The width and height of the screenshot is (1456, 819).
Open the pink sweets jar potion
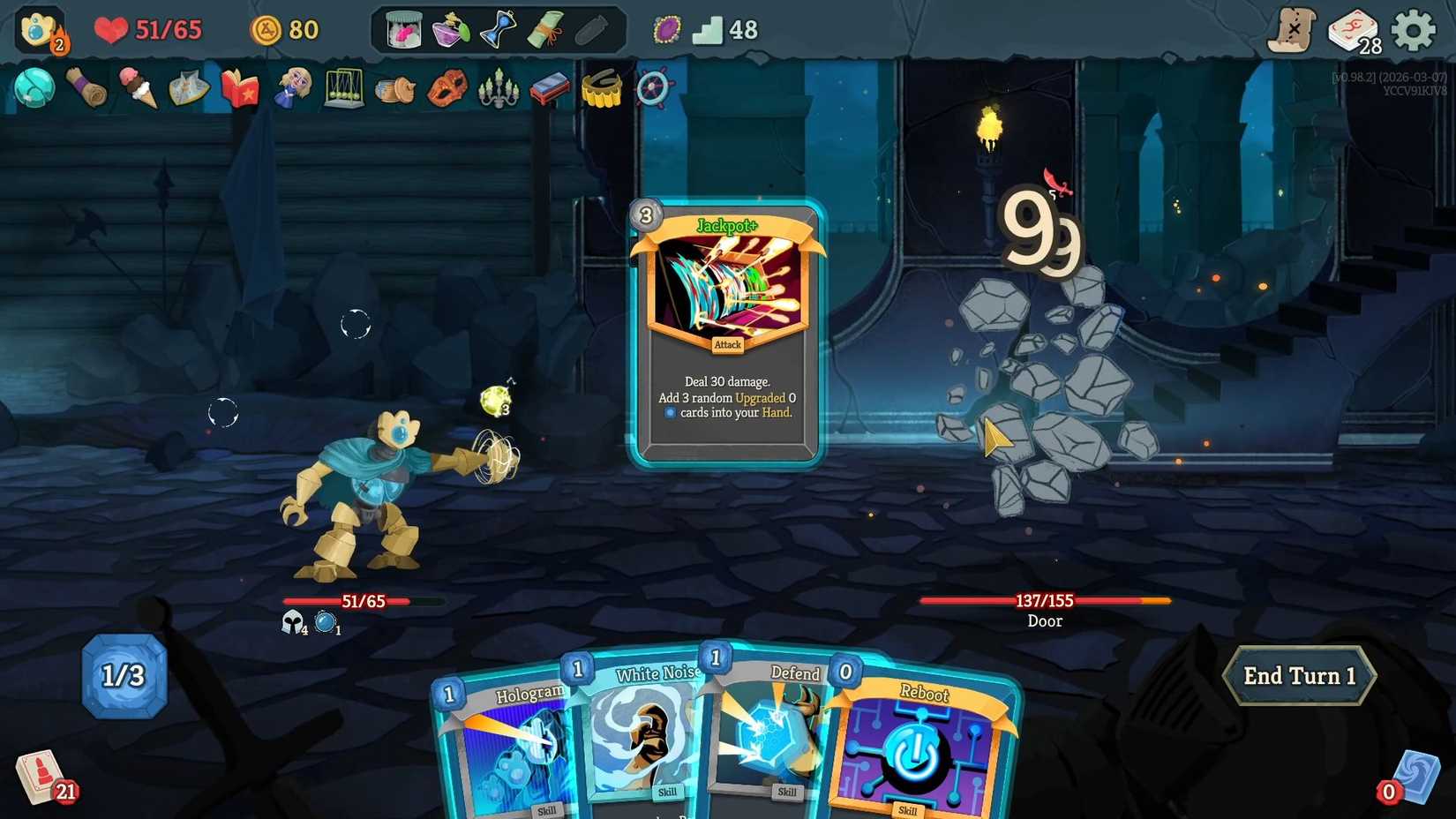point(402,29)
